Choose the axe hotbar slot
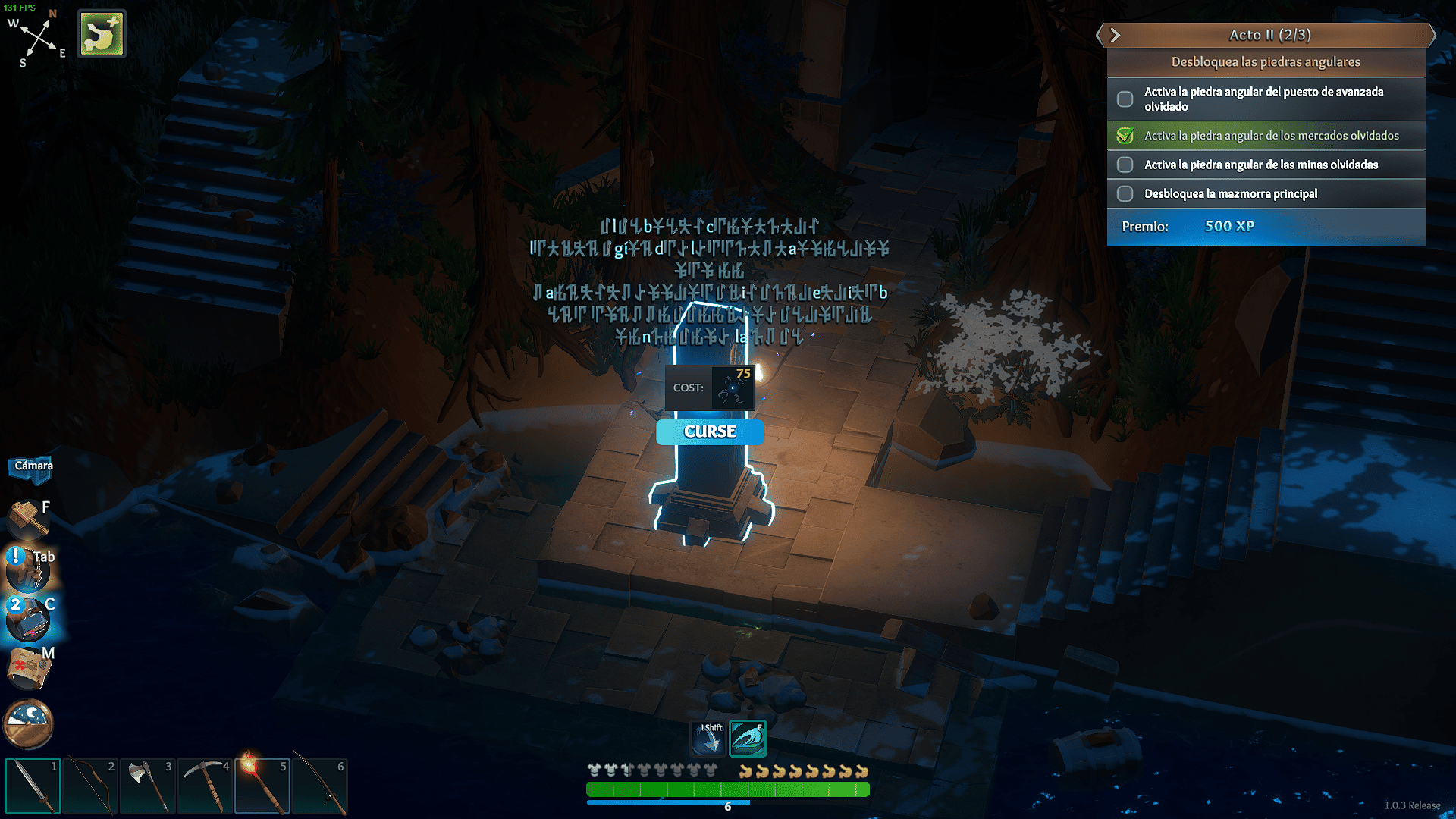The height and width of the screenshot is (819, 1456). [148, 786]
